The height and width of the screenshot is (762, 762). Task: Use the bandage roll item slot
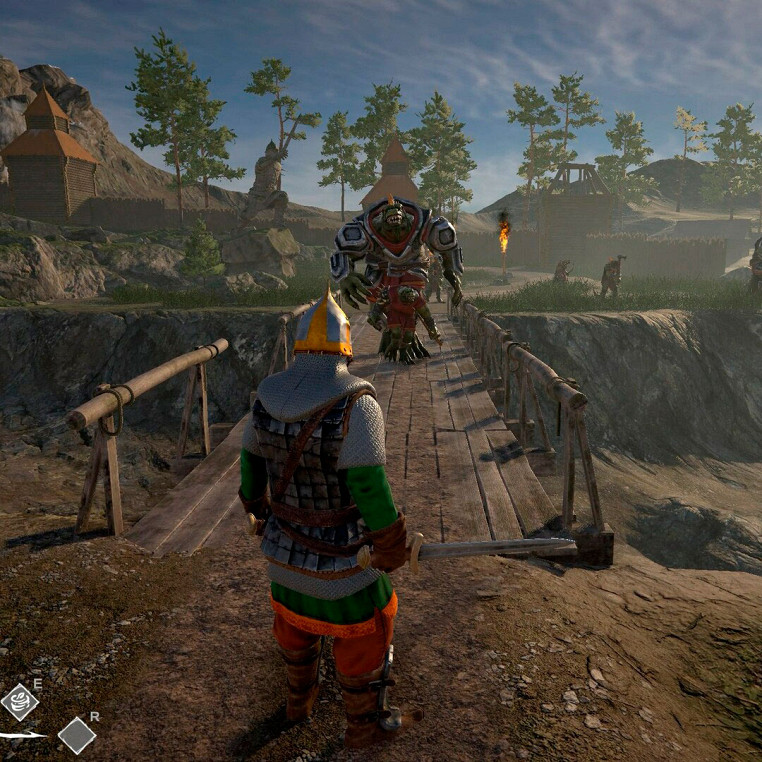point(19,702)
